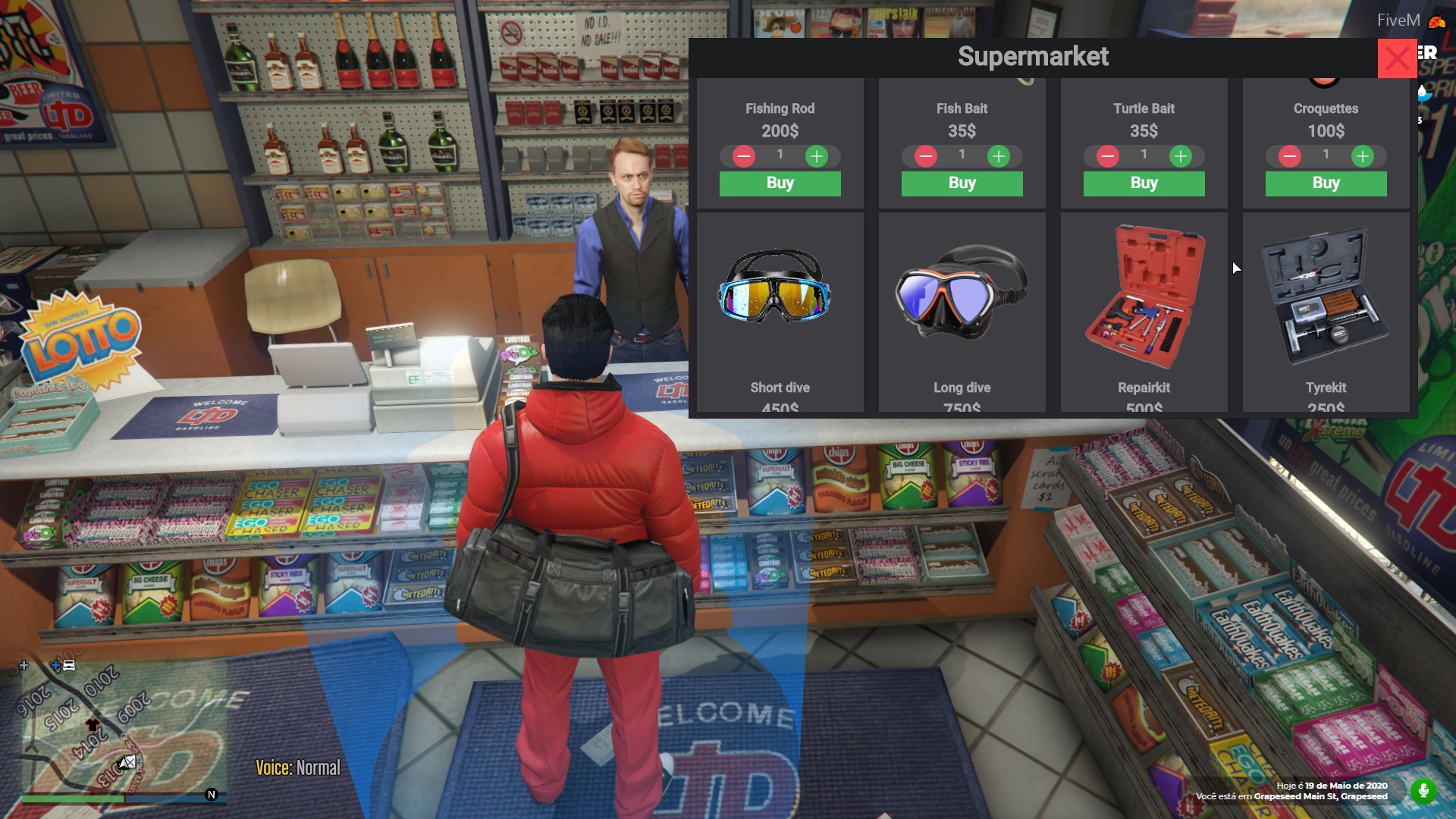Toggle the green microphone voice icon
The height and width of the screenshot is (819, 1456).
(1423, 791)
